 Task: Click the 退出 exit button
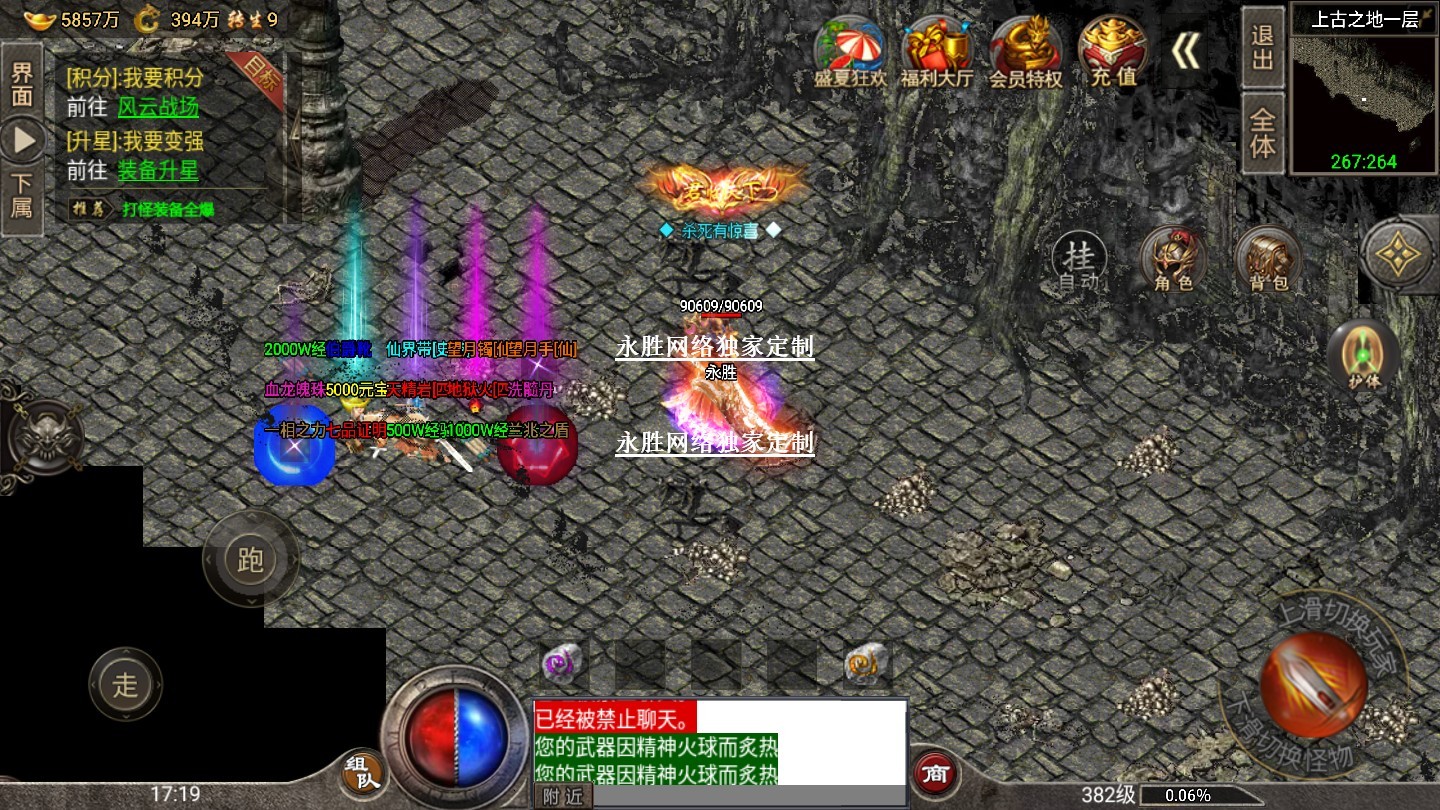point(1263,47)
